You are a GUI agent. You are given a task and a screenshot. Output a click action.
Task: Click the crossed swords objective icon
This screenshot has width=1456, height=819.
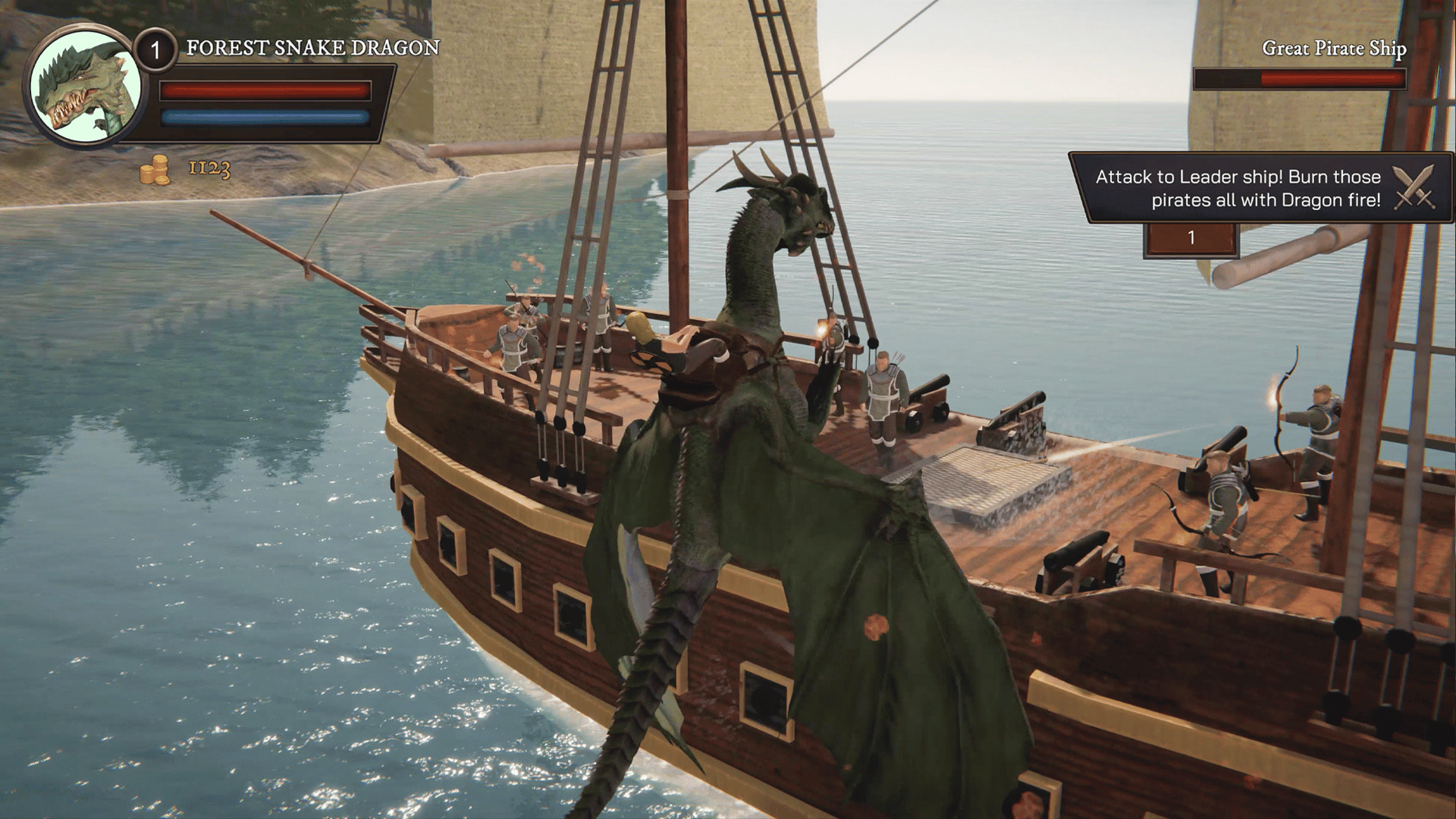click(1414, 187)
